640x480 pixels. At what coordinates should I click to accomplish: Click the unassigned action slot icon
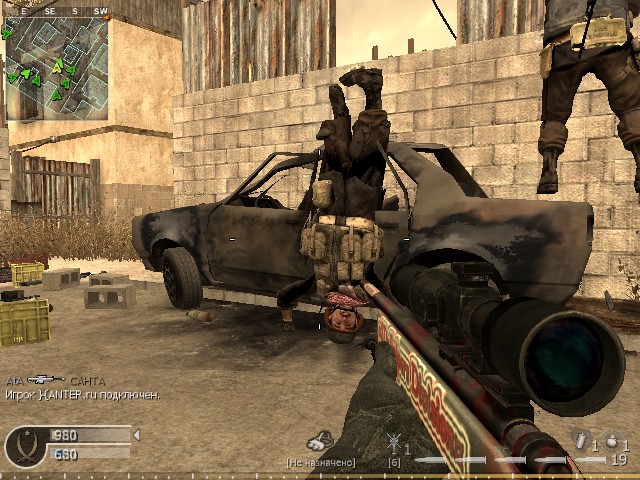tap(320, 441)
